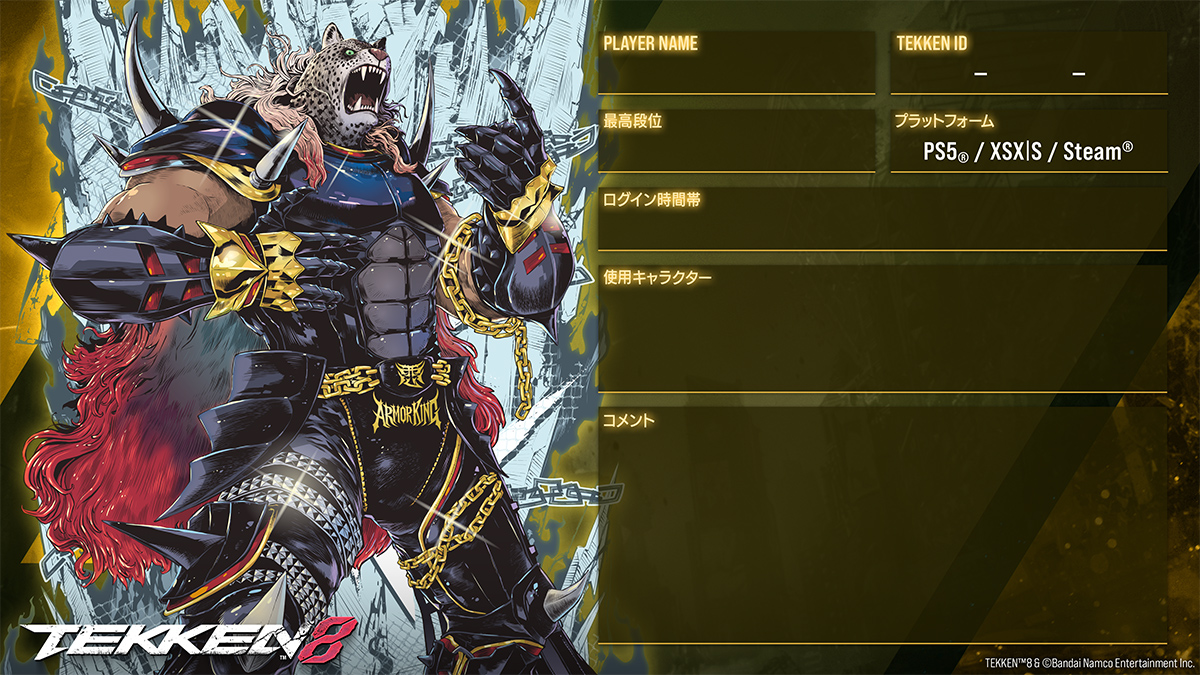Screen dimensions: 1200x675
Task: Select the TEKKEN ID field
Action: click(x=1028, y=73)
